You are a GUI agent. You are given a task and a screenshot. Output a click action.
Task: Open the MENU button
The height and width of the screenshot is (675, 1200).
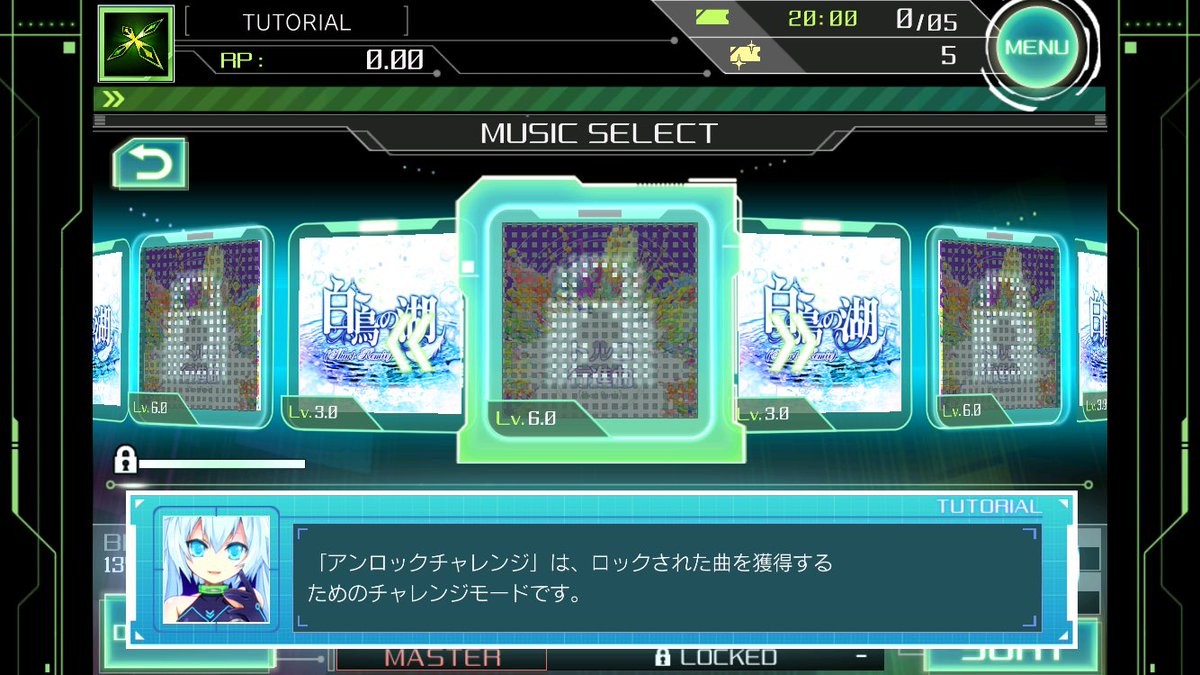(x=1037, y=48)
